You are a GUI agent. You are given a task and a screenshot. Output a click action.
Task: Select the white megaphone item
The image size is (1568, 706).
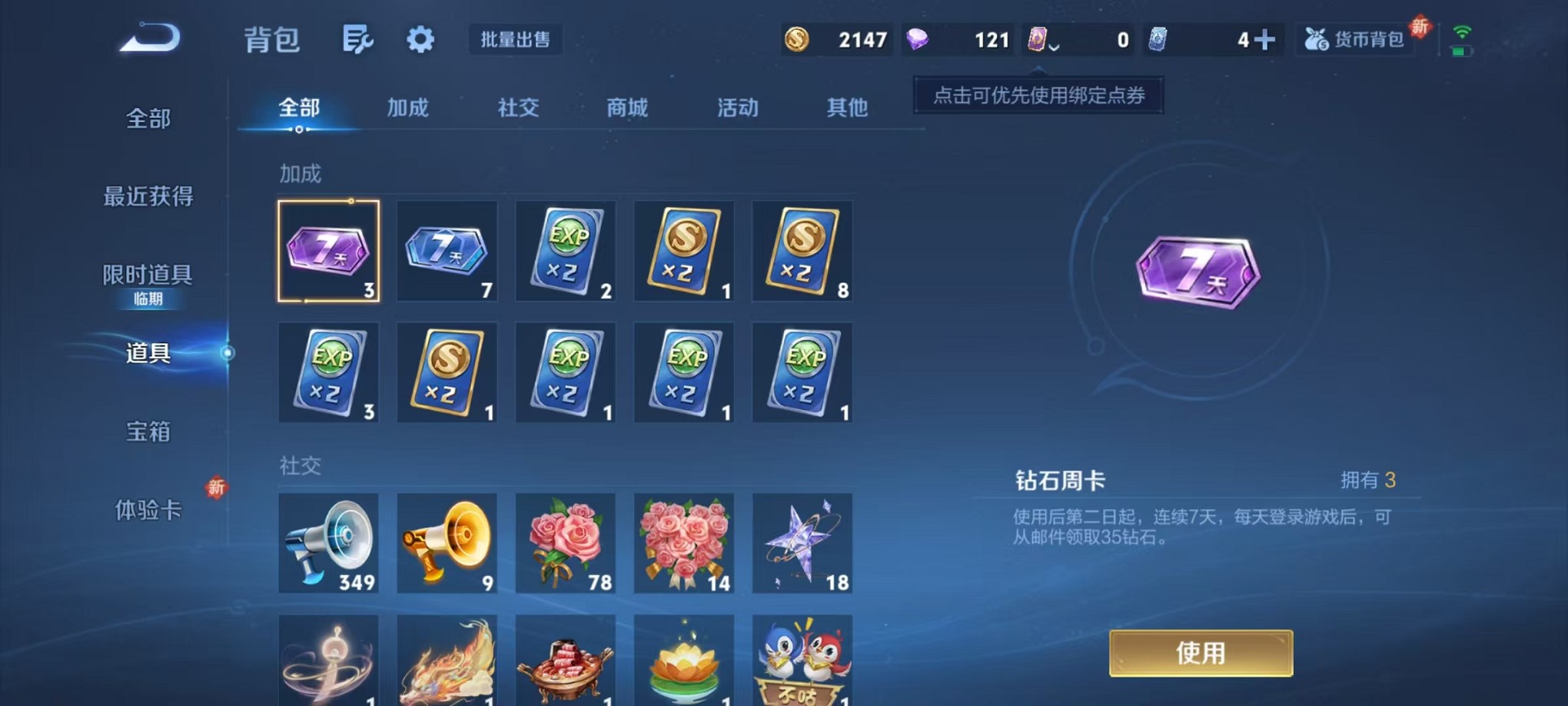pyautogui.click(x=329, y=543)
